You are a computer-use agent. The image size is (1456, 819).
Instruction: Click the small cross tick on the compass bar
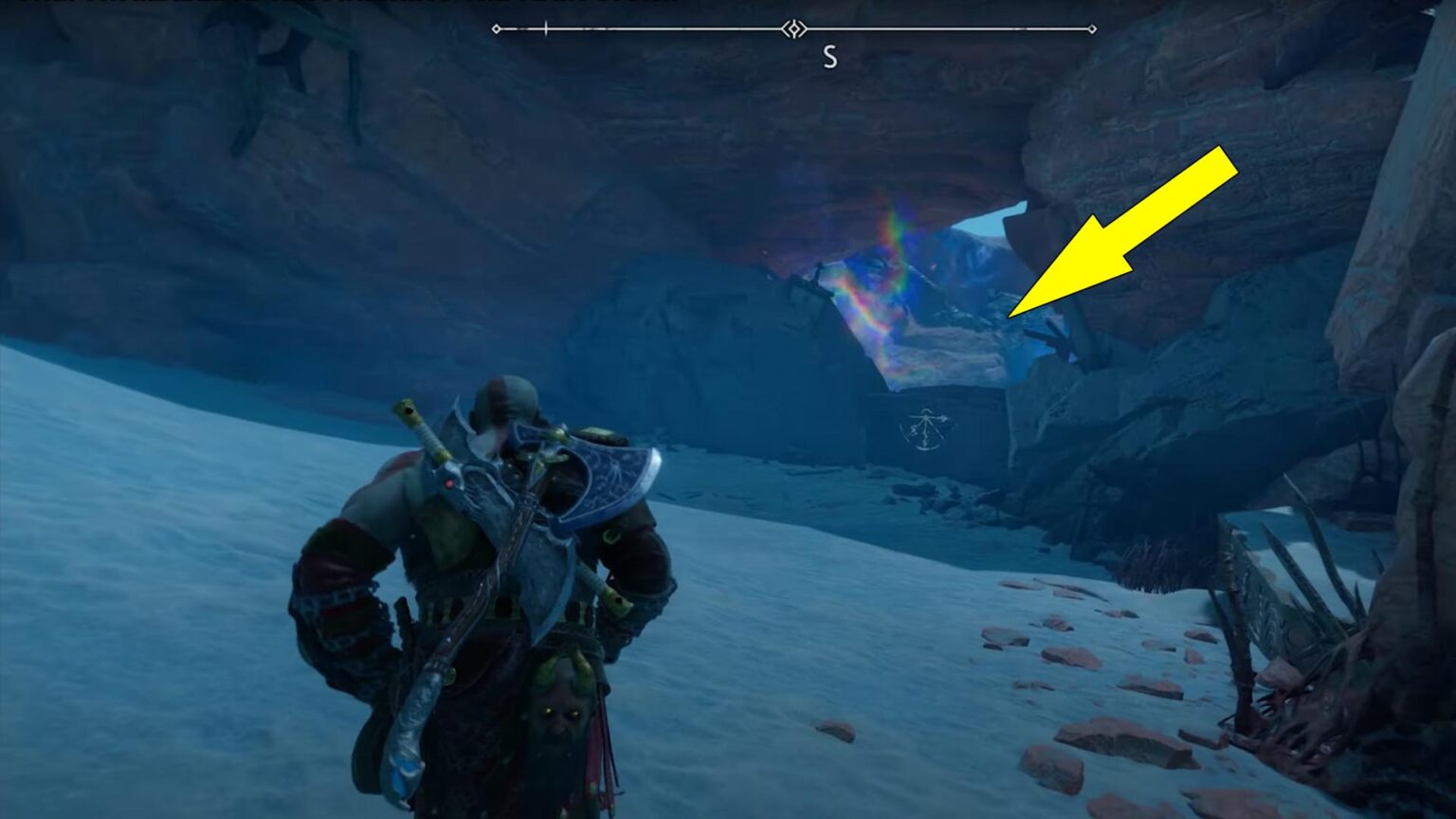pos(548,29)
